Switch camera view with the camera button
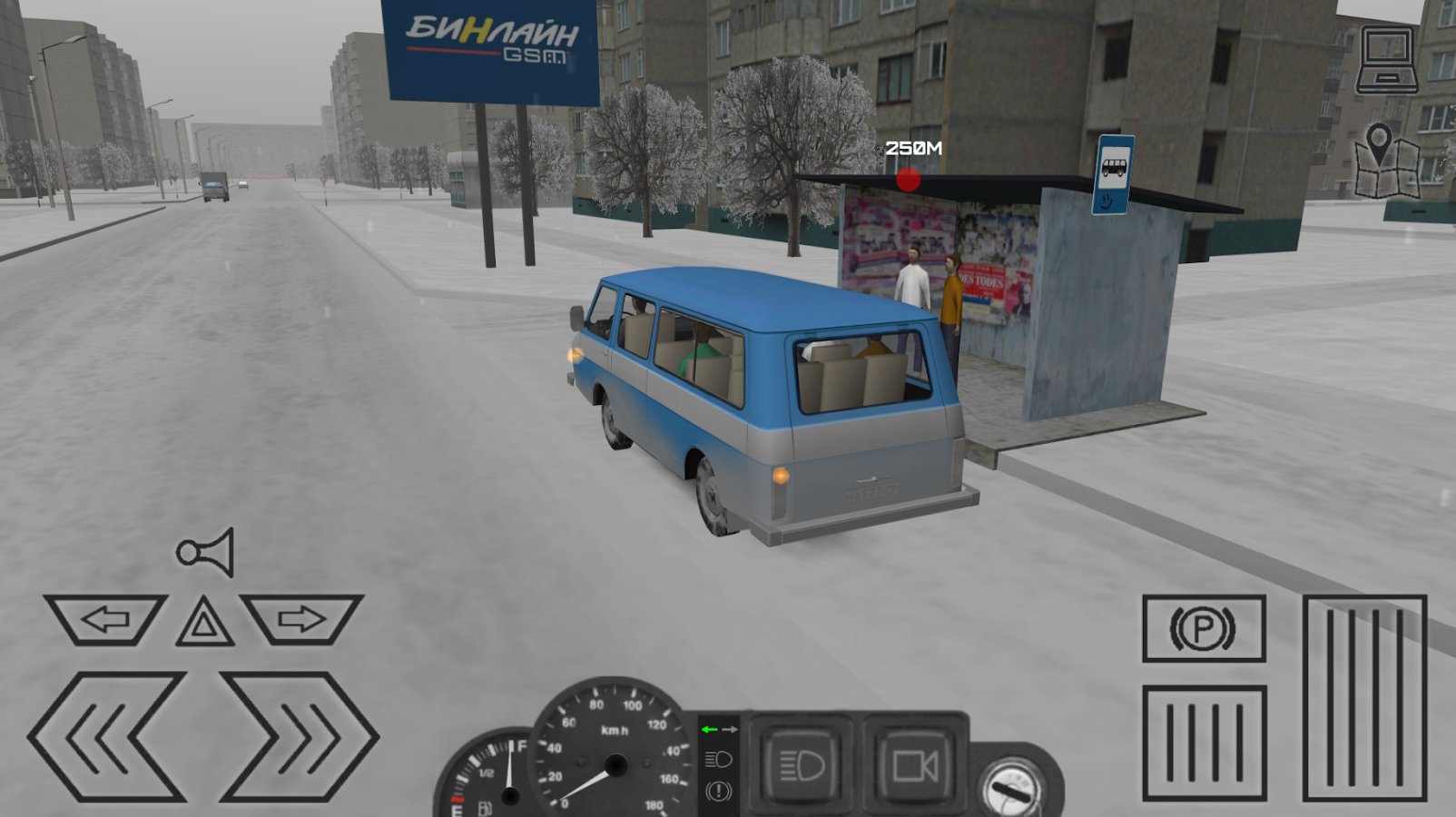 tap(914, 765)
